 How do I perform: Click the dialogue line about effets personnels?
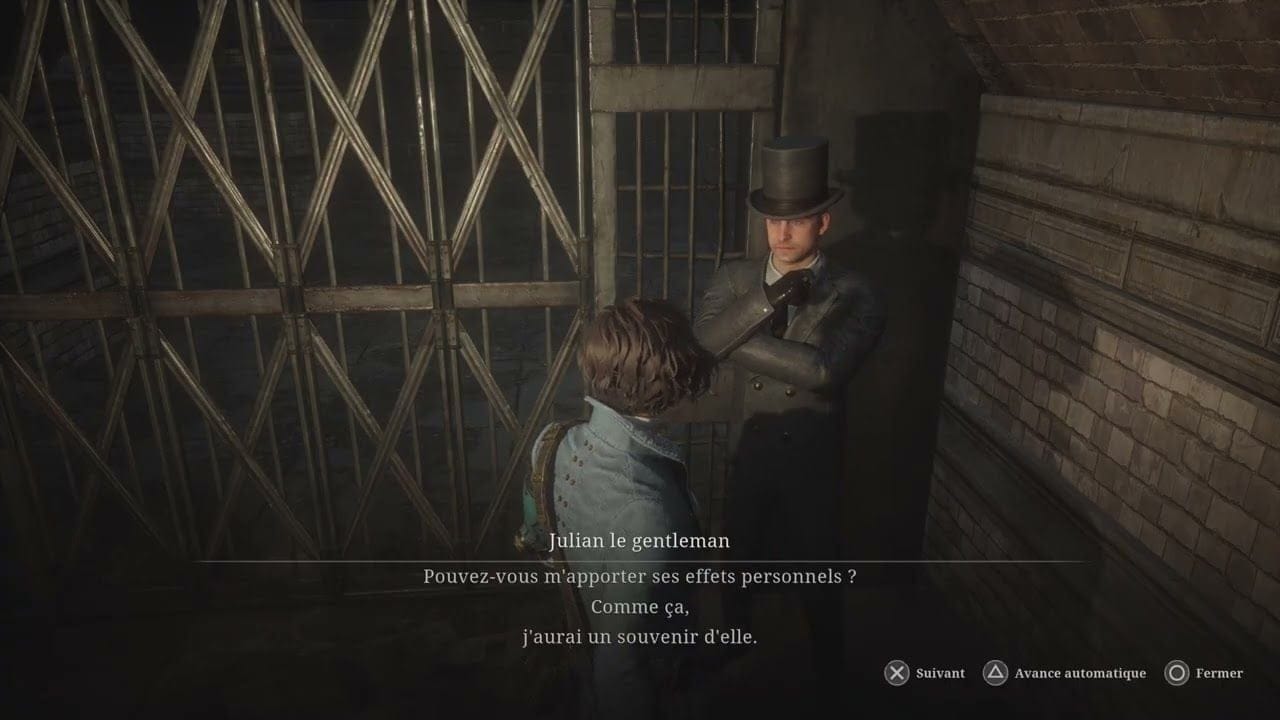click(x=640, y=578)
